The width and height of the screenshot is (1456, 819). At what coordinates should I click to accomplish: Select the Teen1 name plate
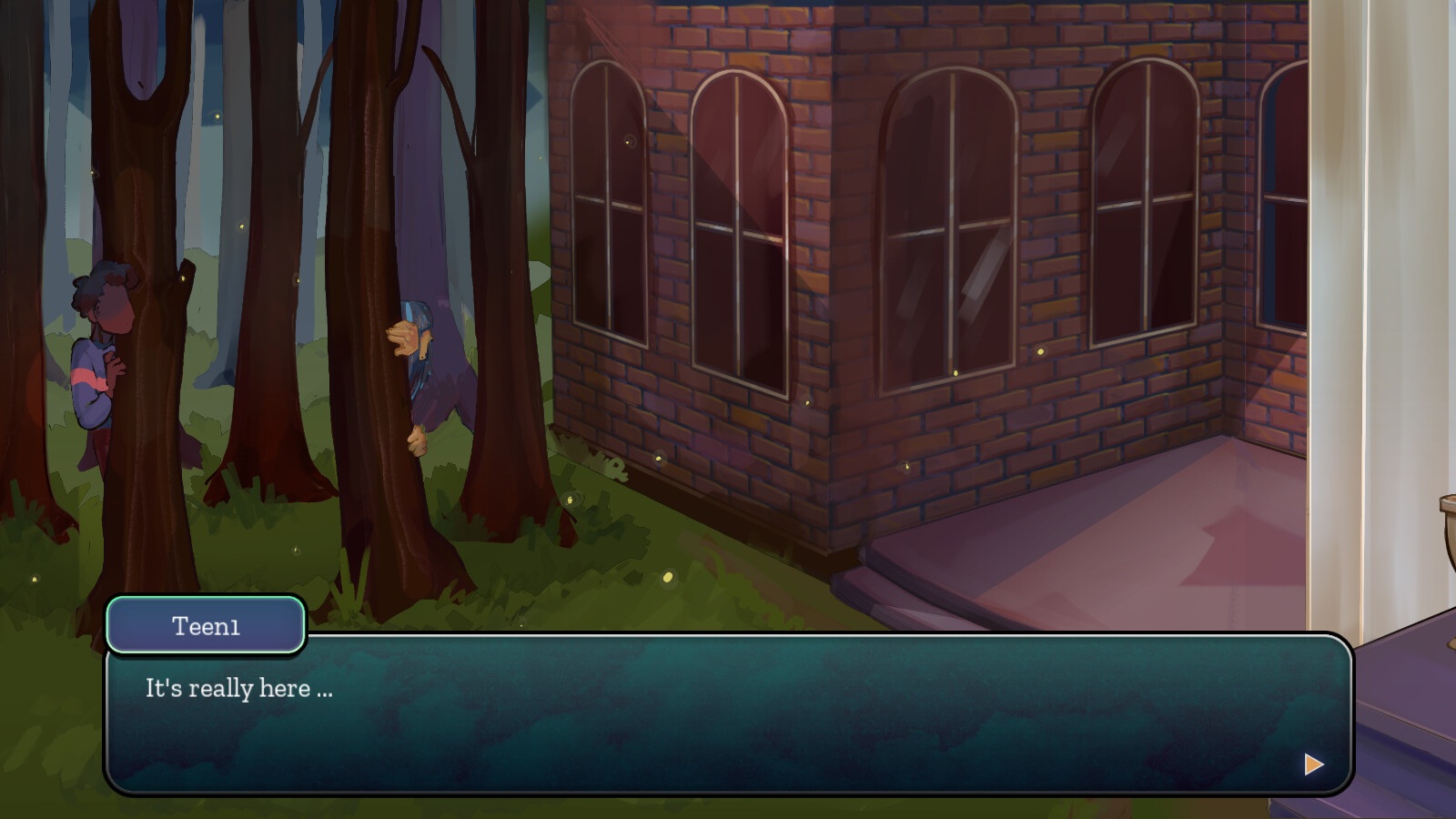click(x=205, y=624)
